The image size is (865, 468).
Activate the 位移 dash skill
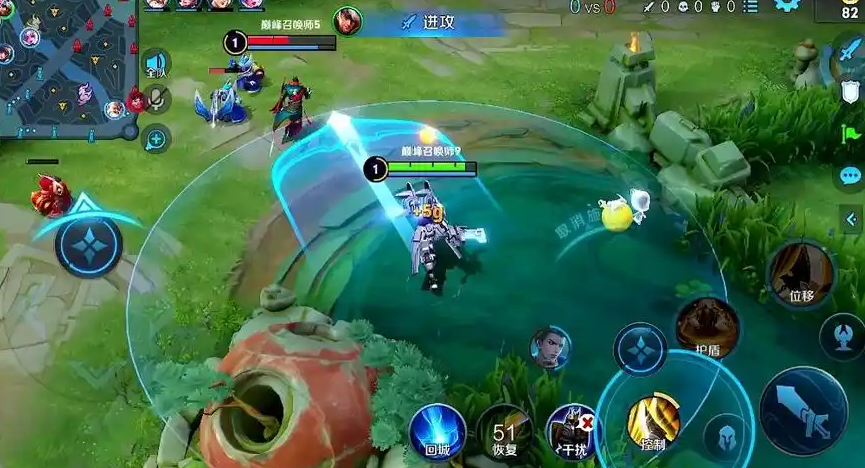click(800, 274)
